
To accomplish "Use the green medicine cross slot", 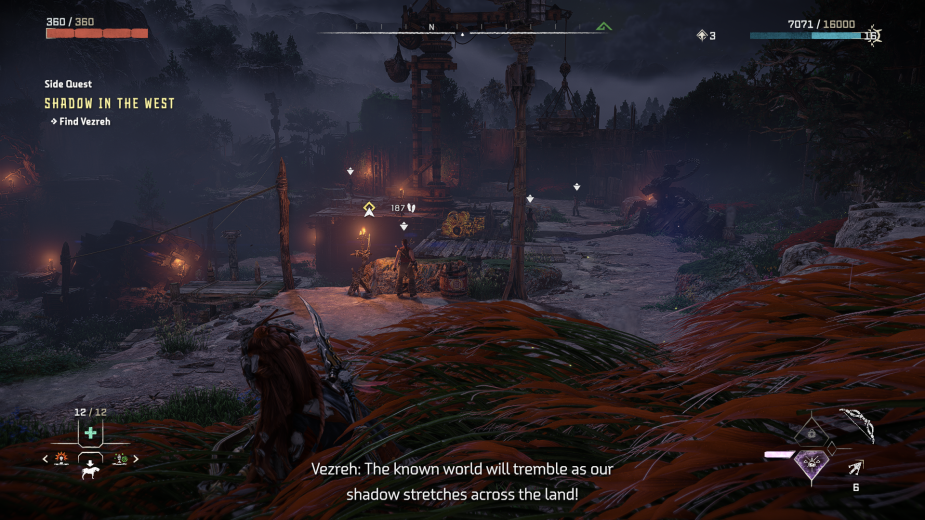I will [91, 433].
